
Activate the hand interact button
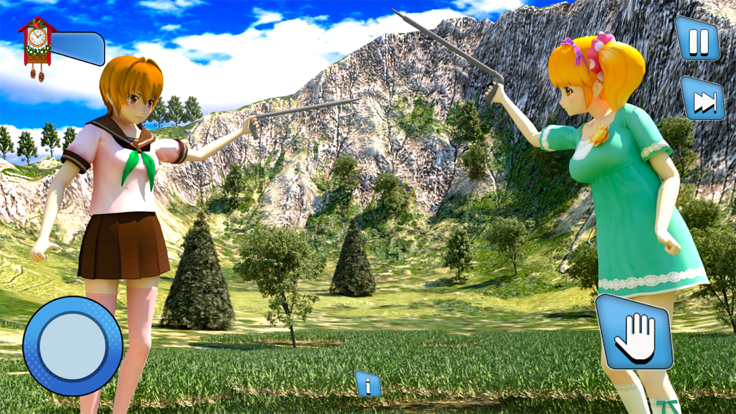(x=634, y=333)
